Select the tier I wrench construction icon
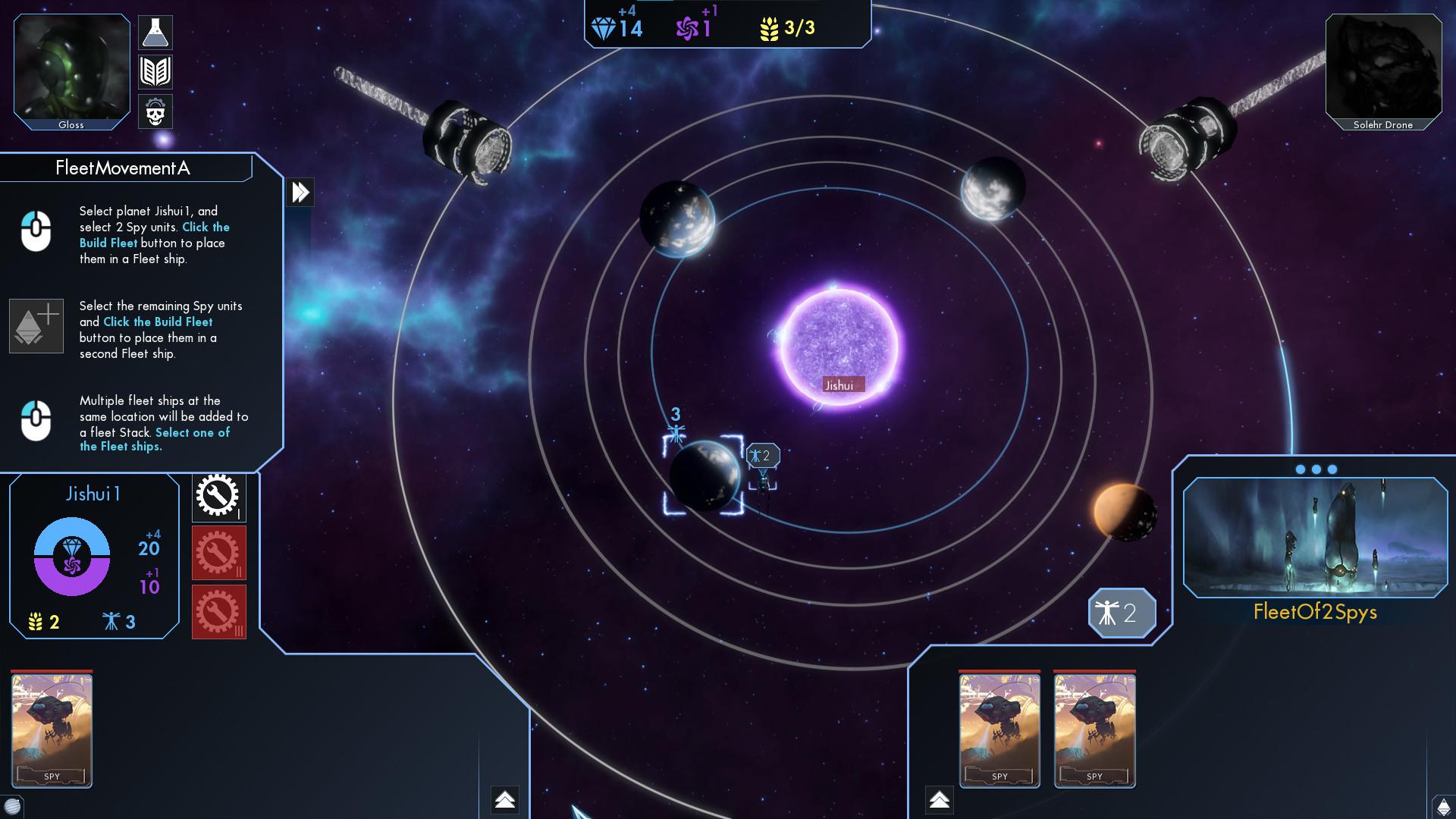The height and width of the screenshot is (819, 1456). click(218, 497)
